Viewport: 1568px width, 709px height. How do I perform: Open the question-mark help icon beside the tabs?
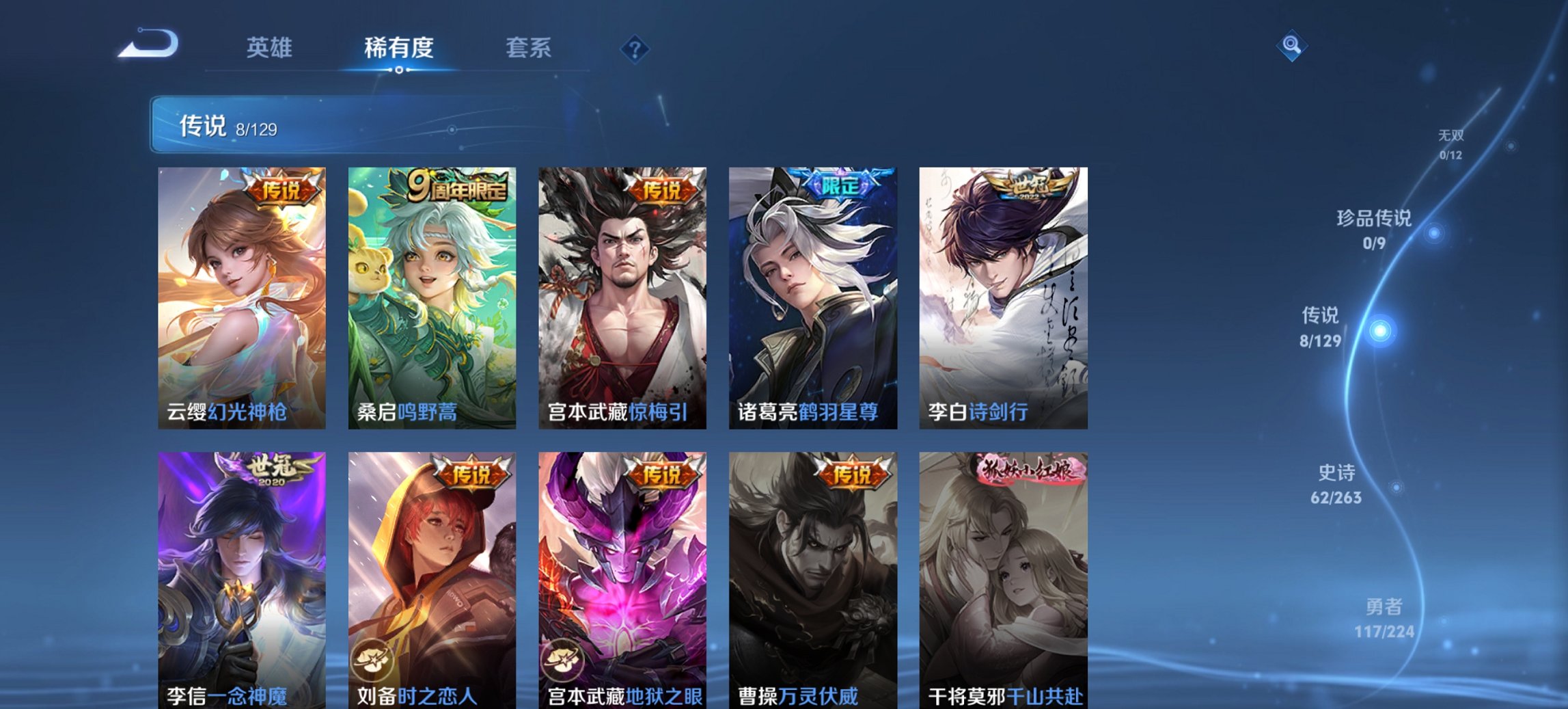click(x=634, y=48)
